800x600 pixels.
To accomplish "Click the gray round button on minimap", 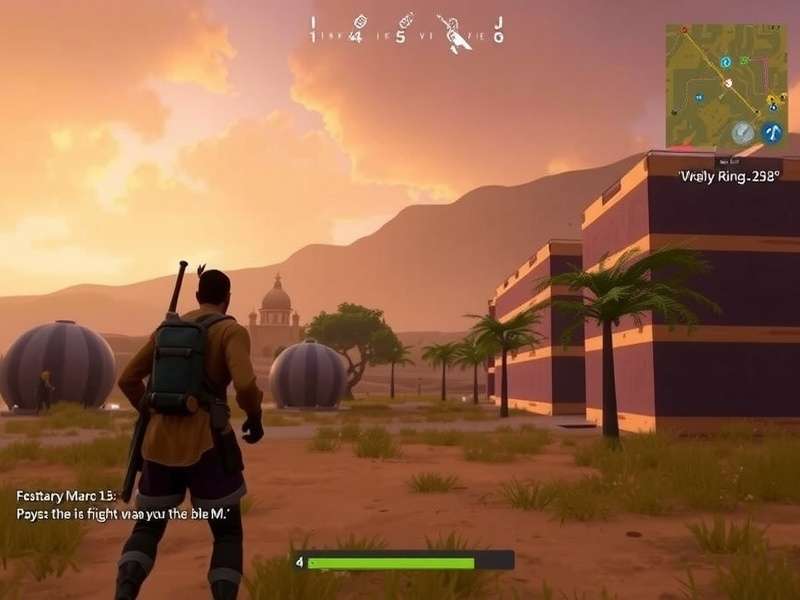I will pos(742,132).
